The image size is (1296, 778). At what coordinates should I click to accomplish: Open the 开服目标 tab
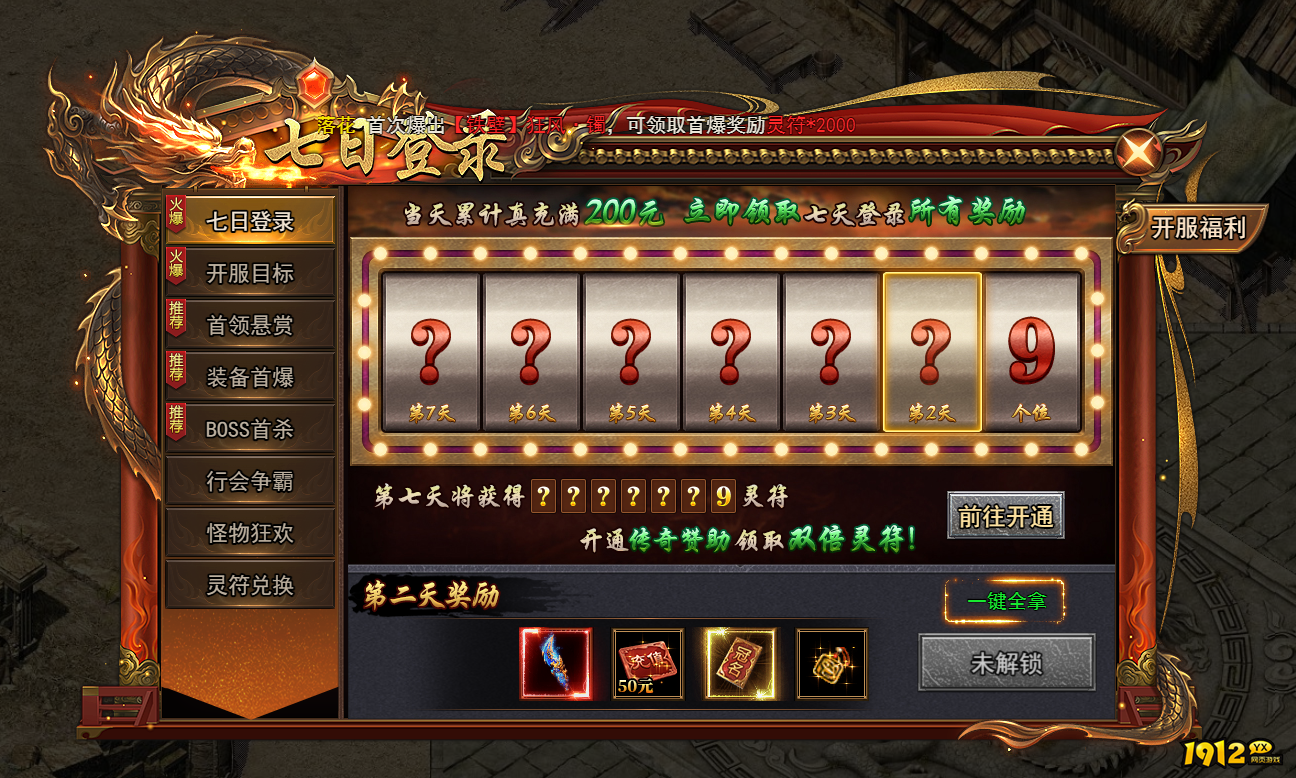[250, 273]
